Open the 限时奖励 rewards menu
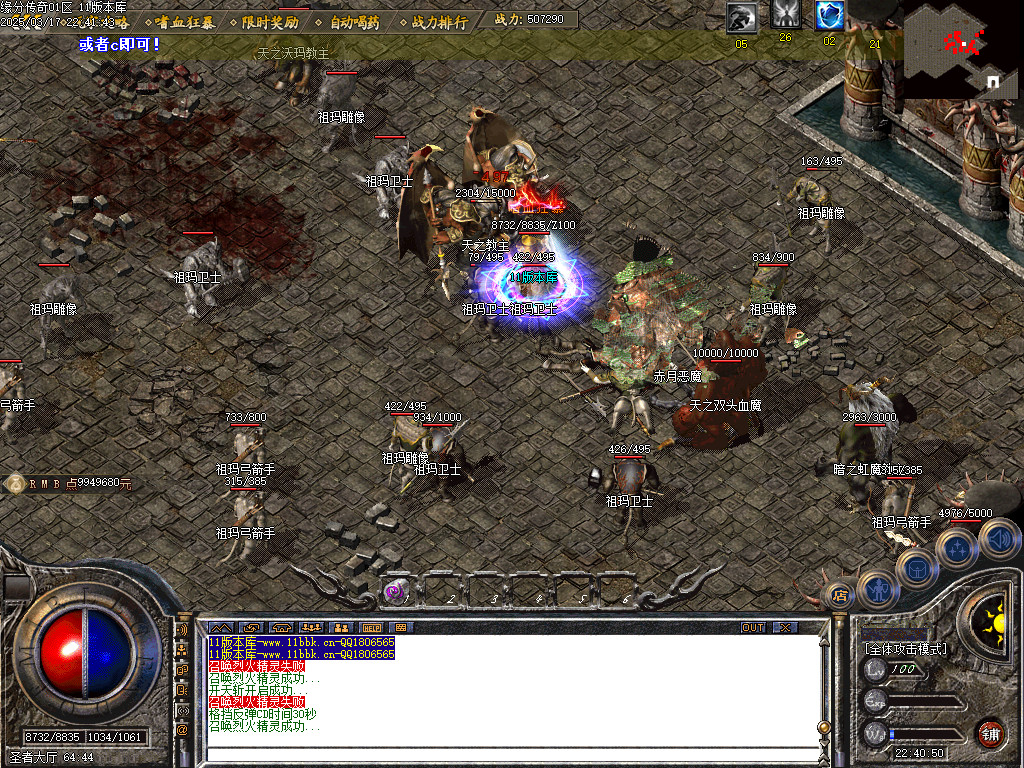 click(270, 21)
